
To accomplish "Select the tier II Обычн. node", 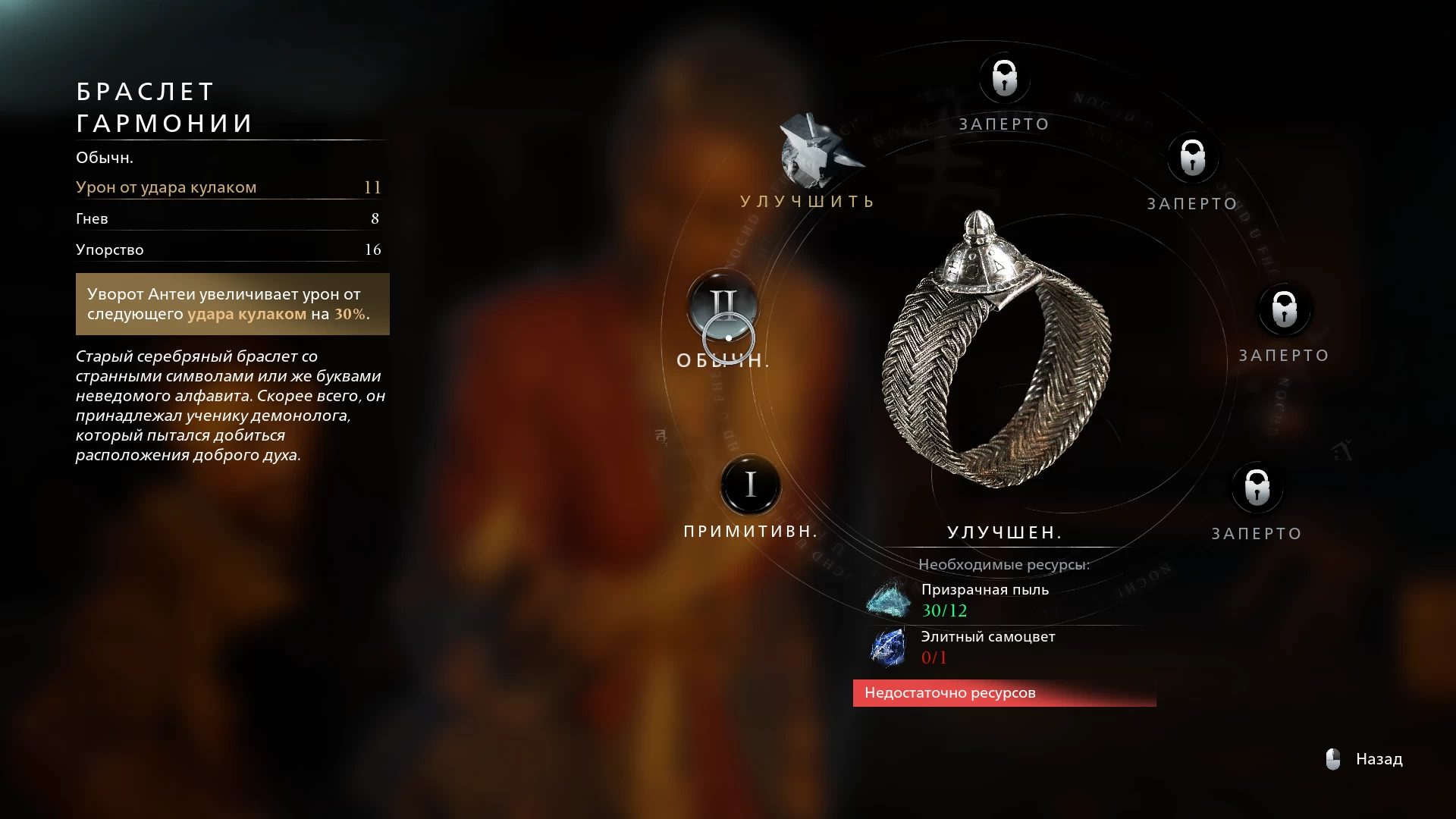I will coord(723,305).
